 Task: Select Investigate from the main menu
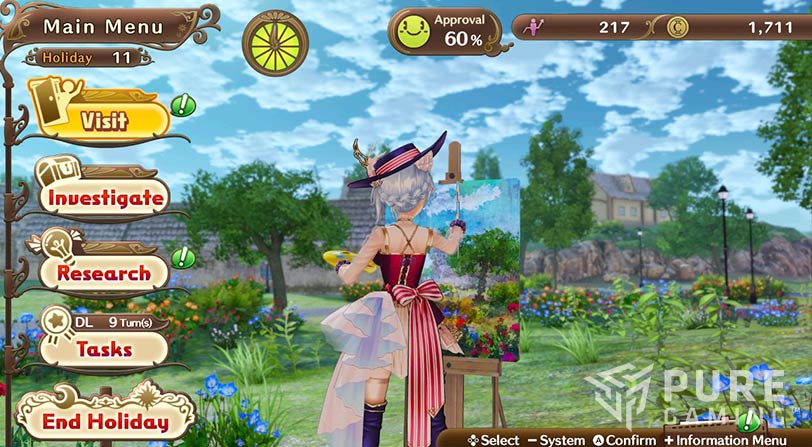[105, 197]
